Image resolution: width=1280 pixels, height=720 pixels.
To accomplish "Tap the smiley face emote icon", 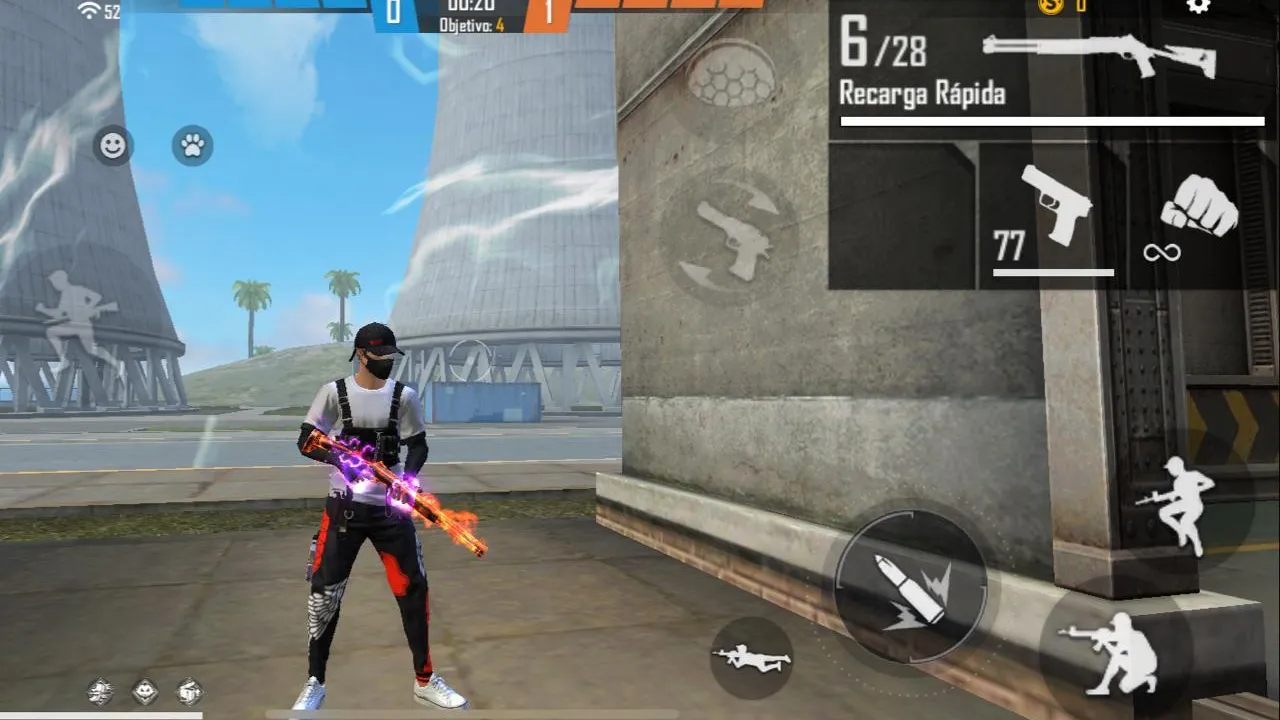I will [111, 146].
